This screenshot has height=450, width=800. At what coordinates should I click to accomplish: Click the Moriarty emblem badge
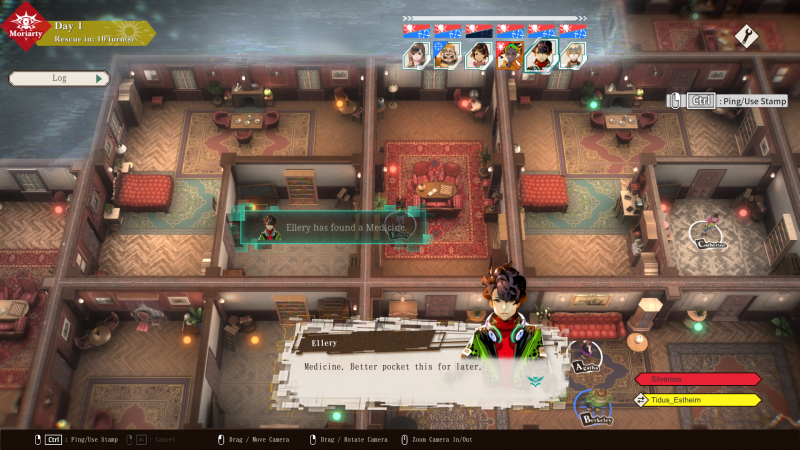tap(25, 28)
